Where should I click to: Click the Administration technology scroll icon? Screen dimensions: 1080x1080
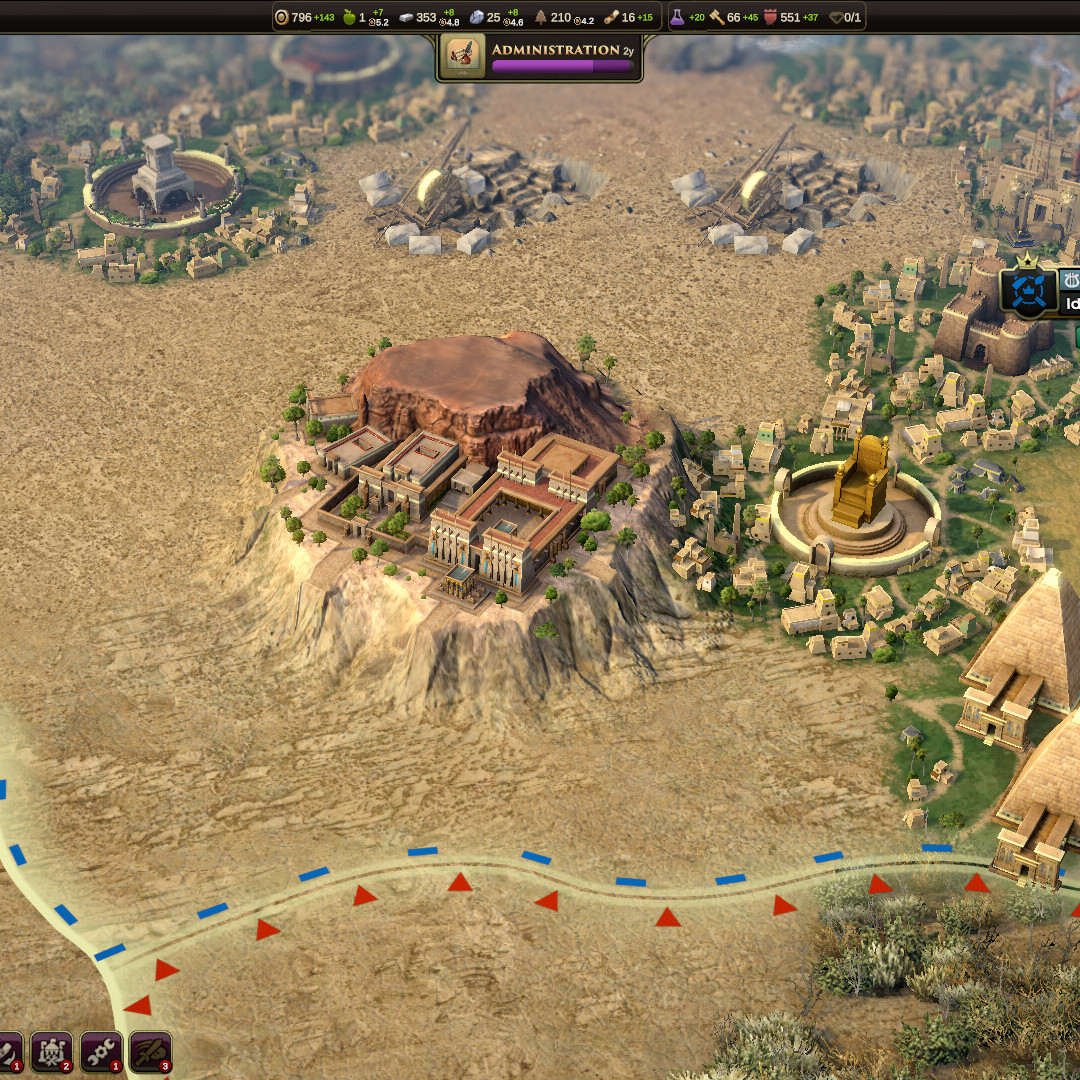pos(463,57)
